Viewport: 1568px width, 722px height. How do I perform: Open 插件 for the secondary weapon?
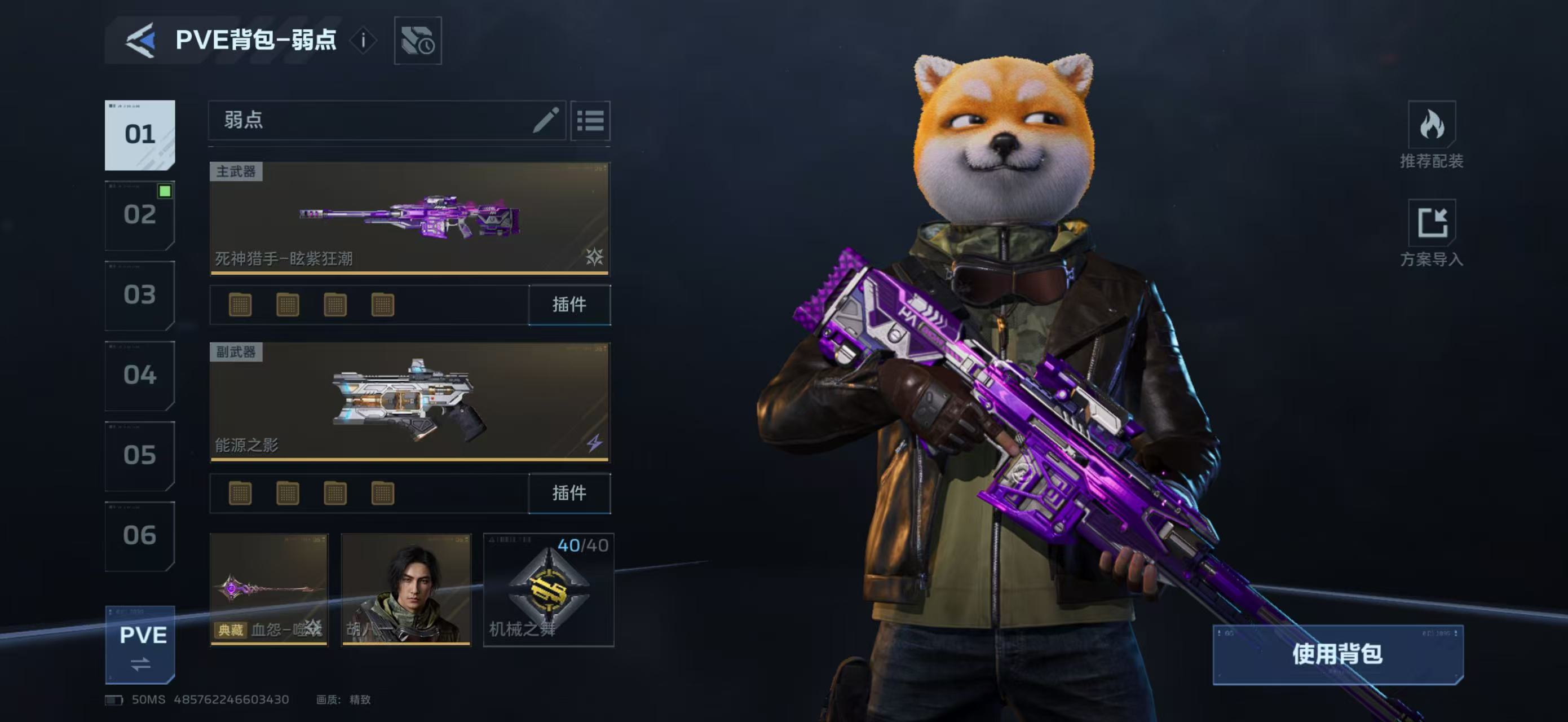point(569,493)
